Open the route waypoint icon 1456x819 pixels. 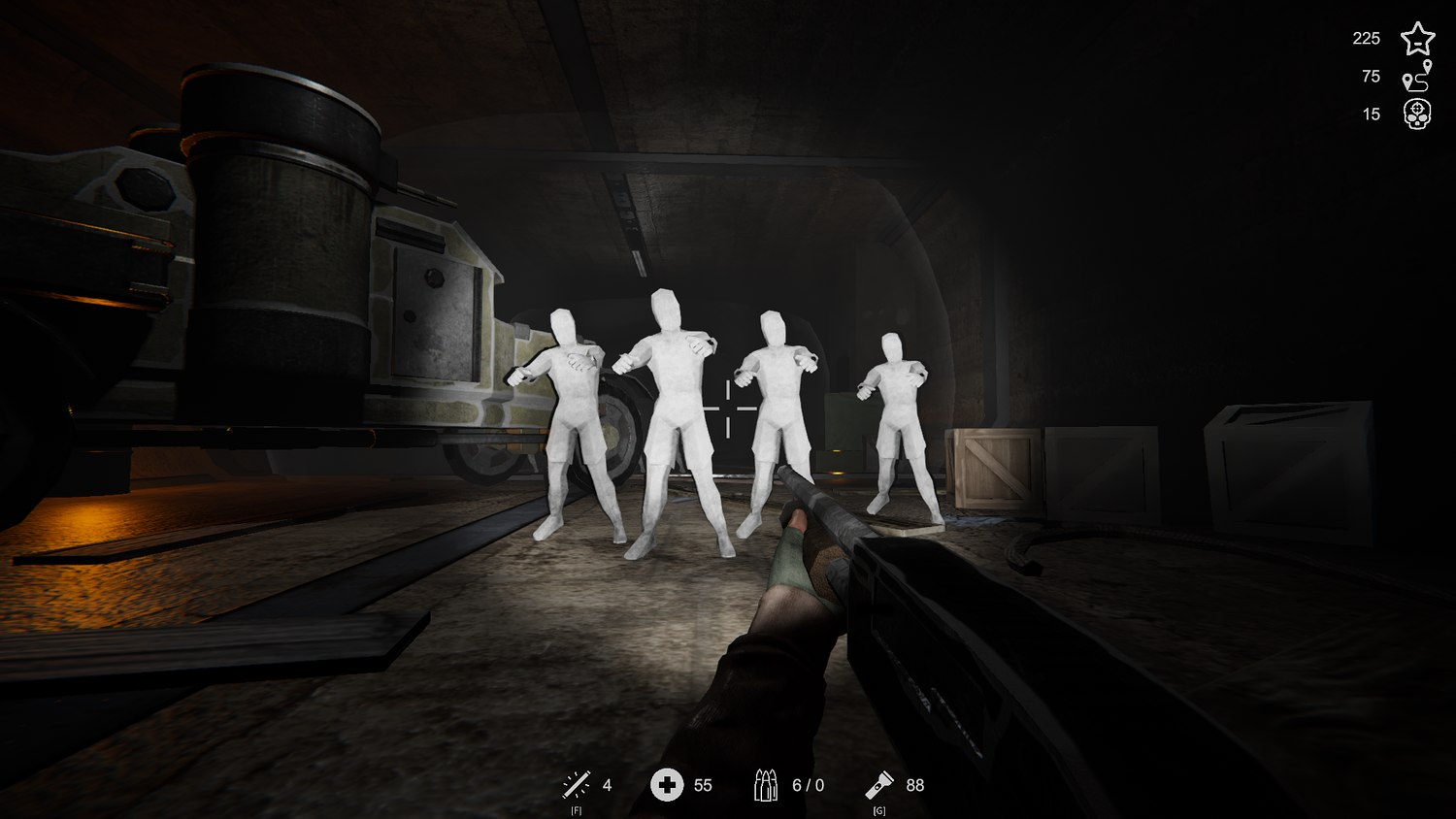pos(1417,76)
